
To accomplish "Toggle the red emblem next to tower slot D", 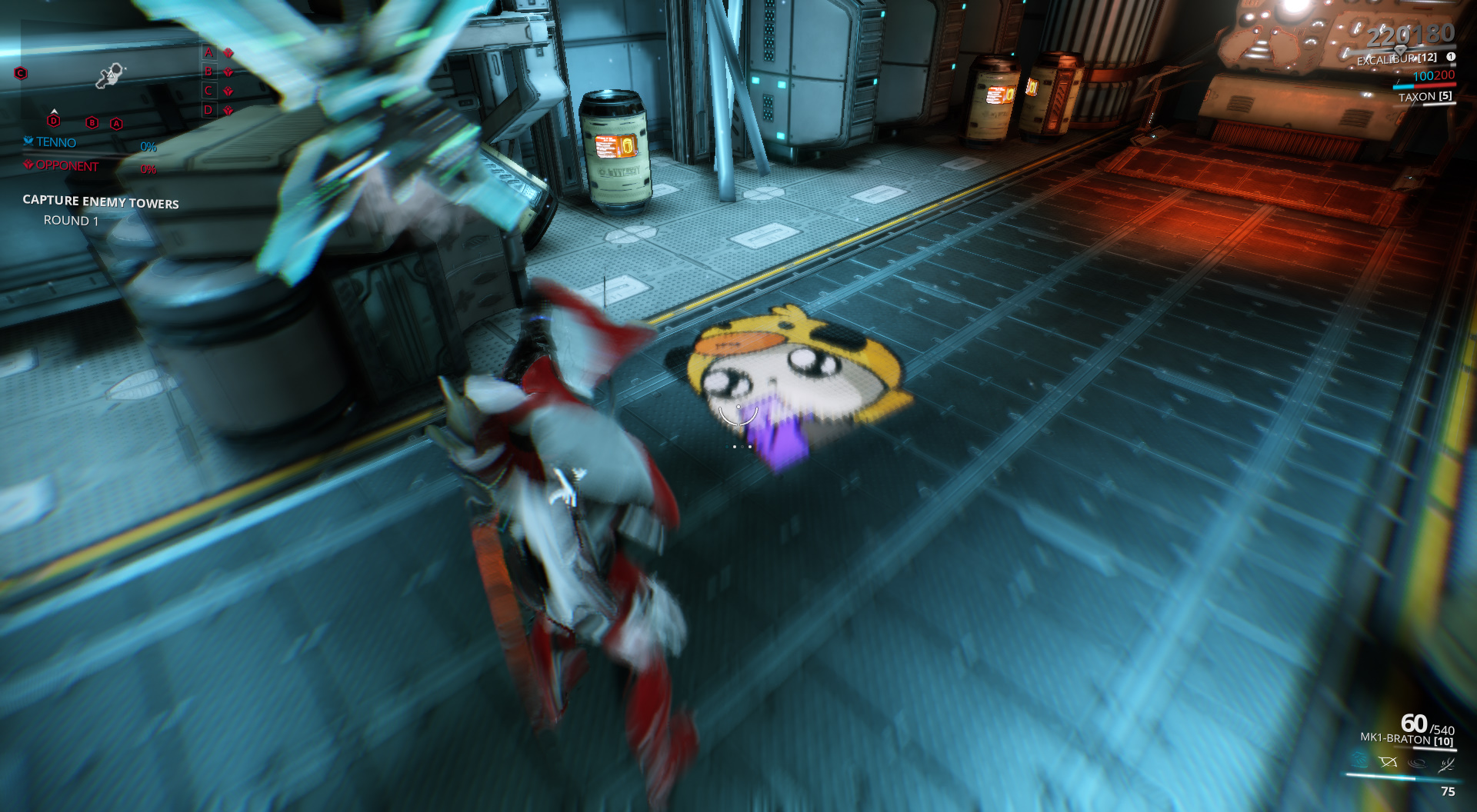I will [x=228, y=110].
